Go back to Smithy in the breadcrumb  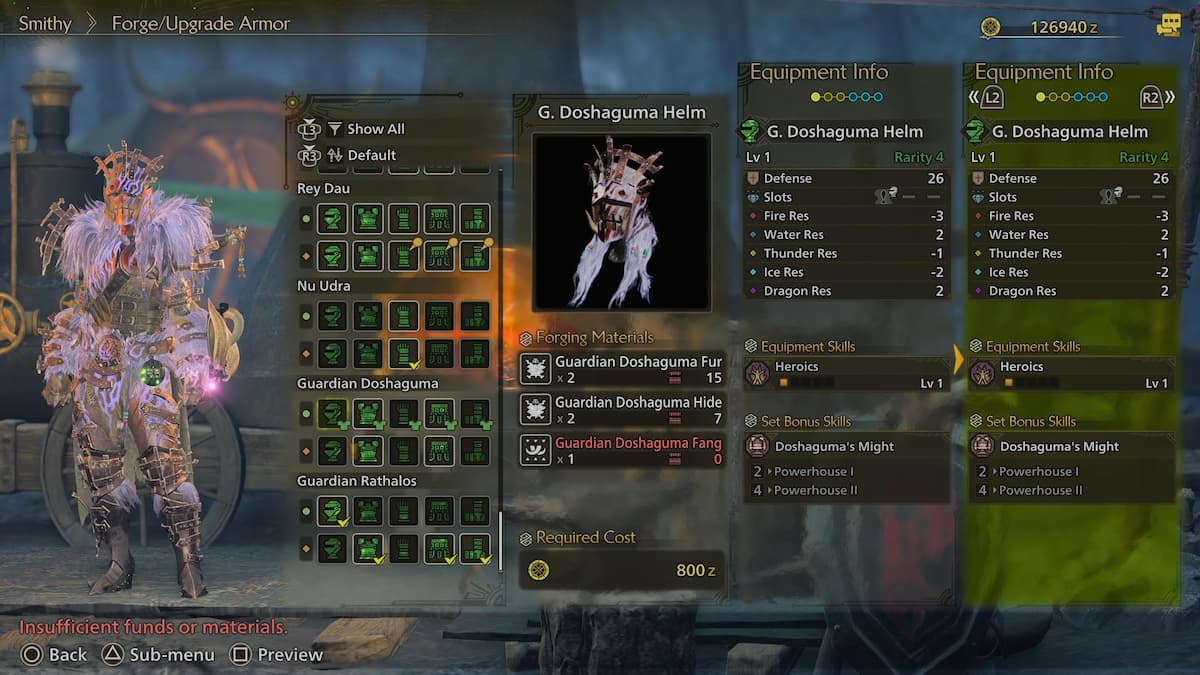45,23
